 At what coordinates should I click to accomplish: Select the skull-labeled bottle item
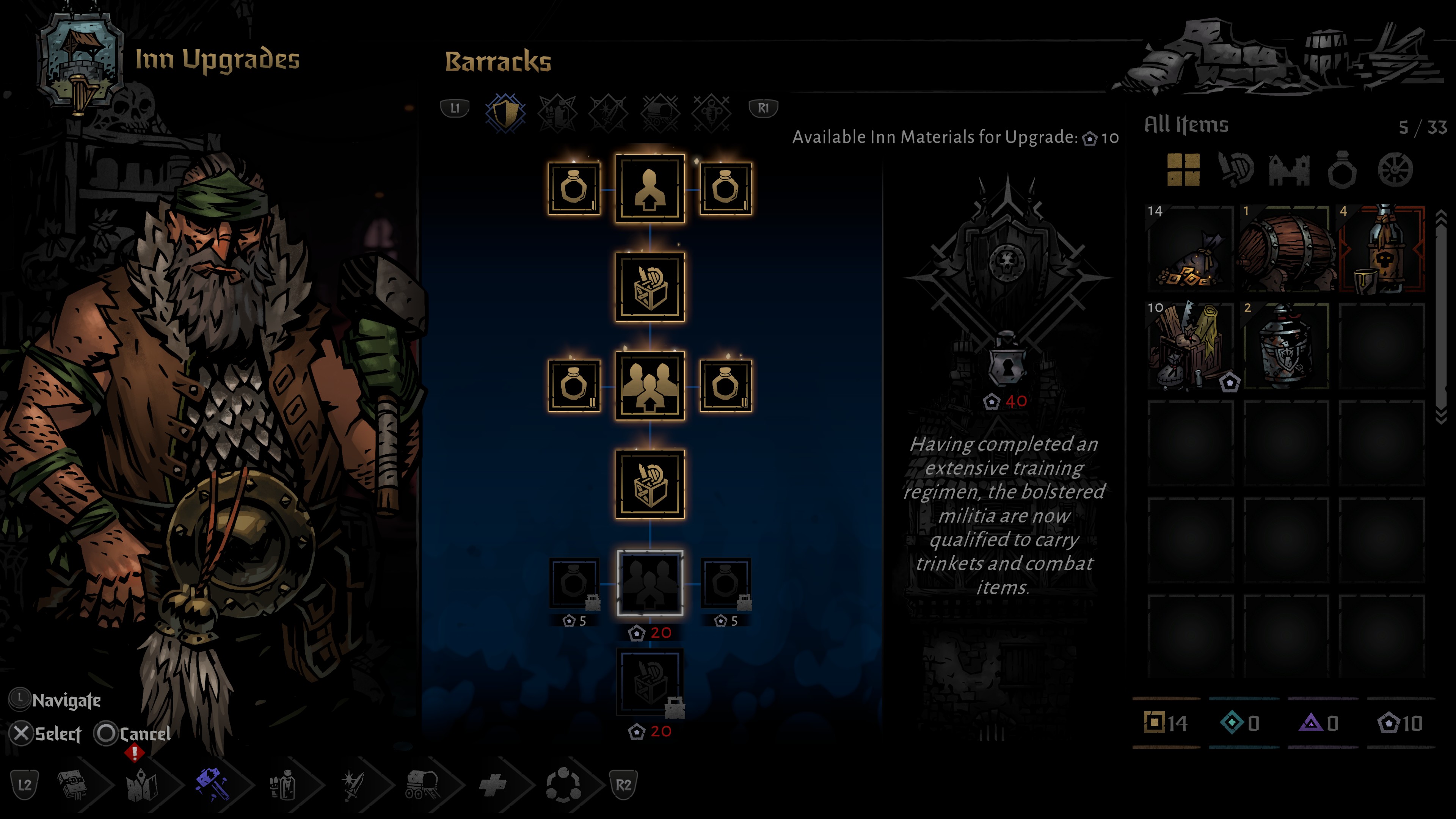coord(1381,249)
